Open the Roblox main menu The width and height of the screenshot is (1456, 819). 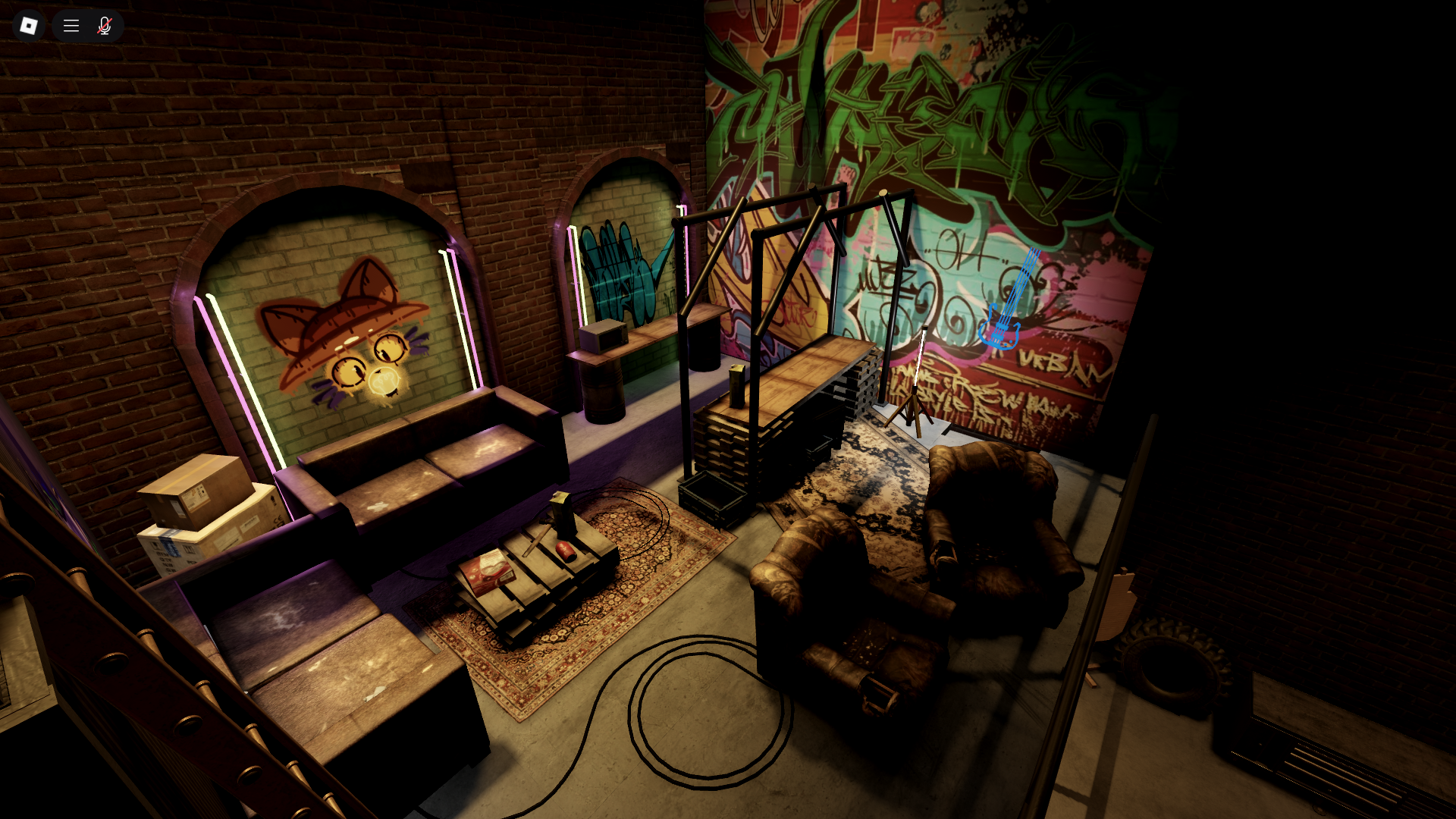click(x=29, y=26)
